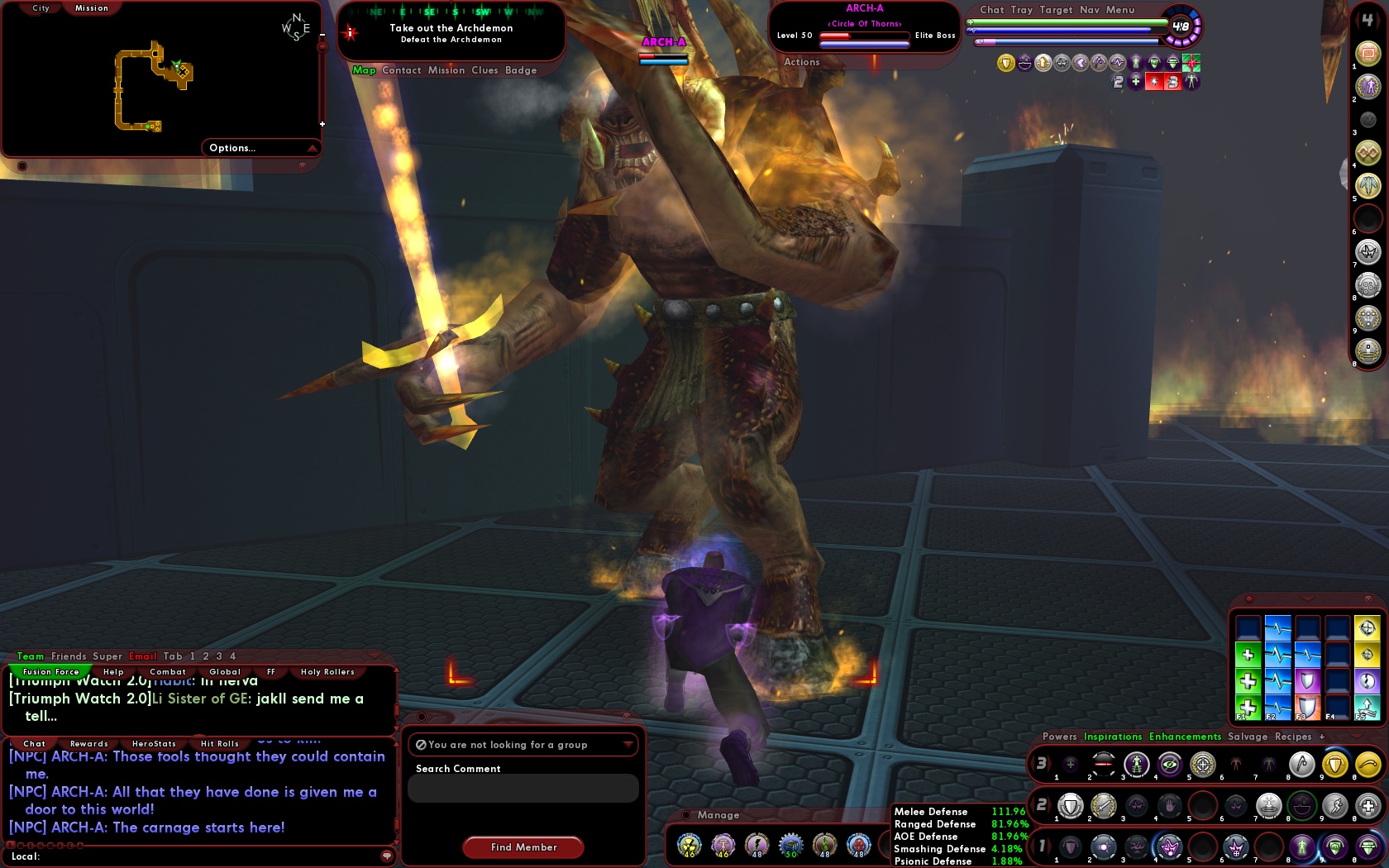Switch to the Enhancements tab

point(1185,737)
